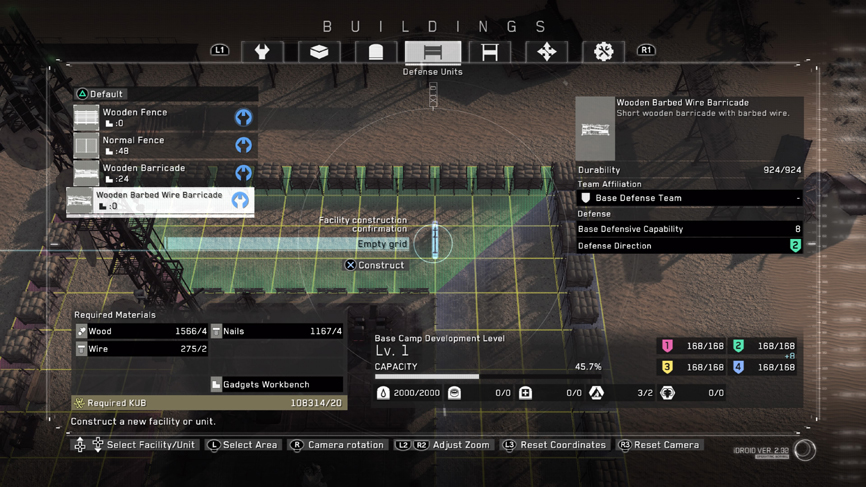Switch to the wrench icon building tab

click(x=262, y=52)
